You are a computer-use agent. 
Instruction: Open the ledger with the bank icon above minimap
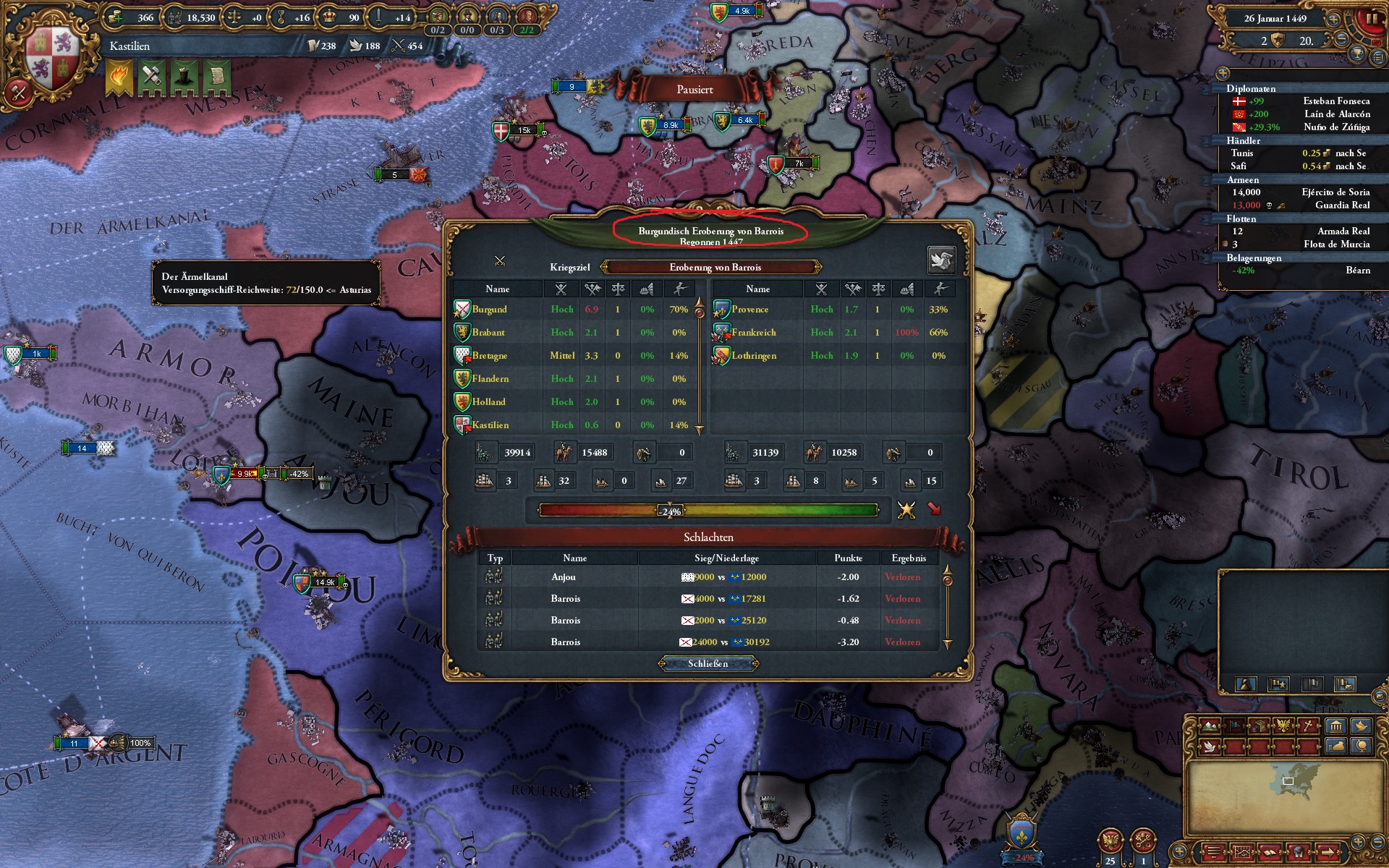[x=1335, y=726]
